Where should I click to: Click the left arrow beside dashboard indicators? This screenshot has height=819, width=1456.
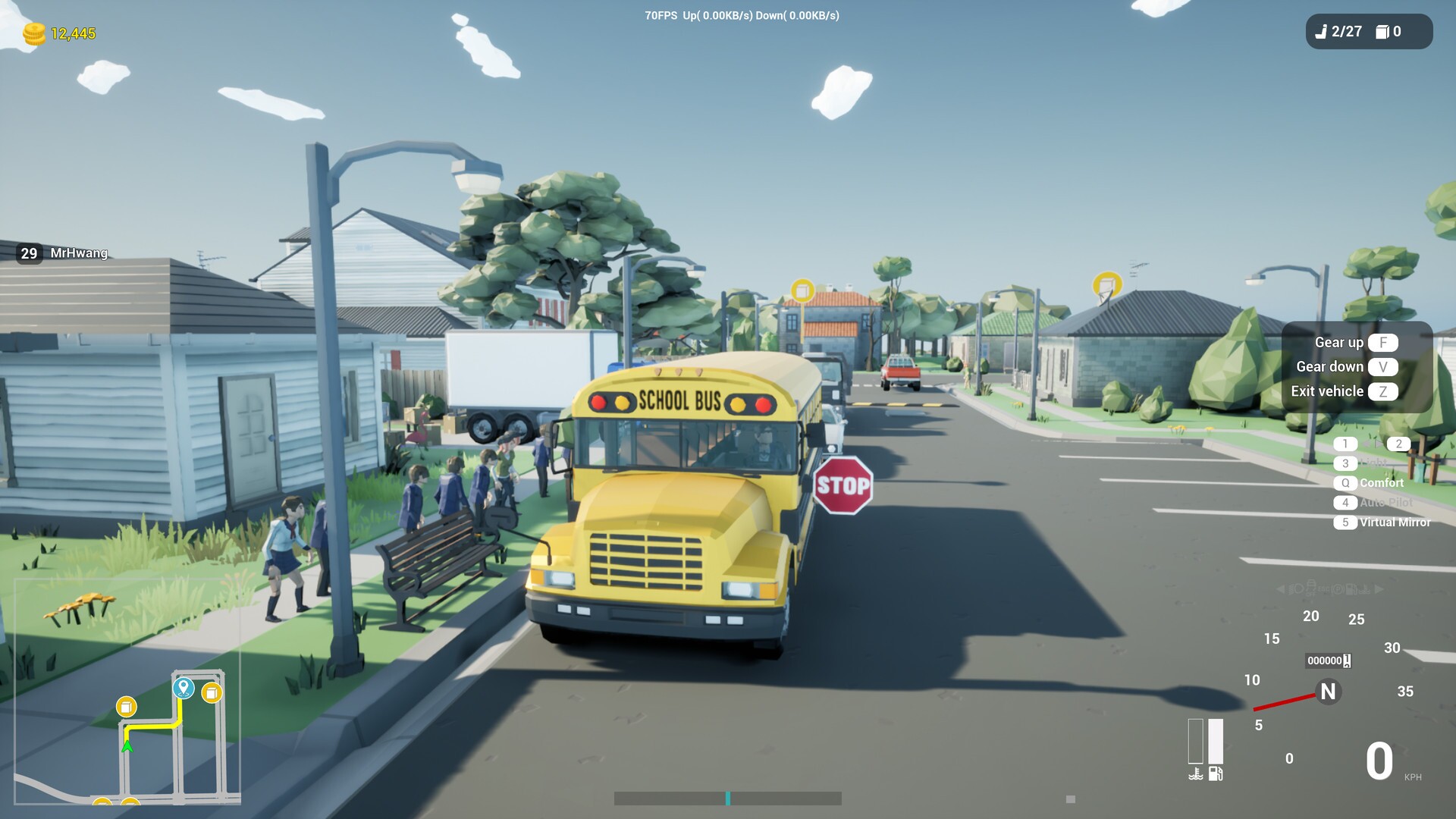click(1280, 589)
